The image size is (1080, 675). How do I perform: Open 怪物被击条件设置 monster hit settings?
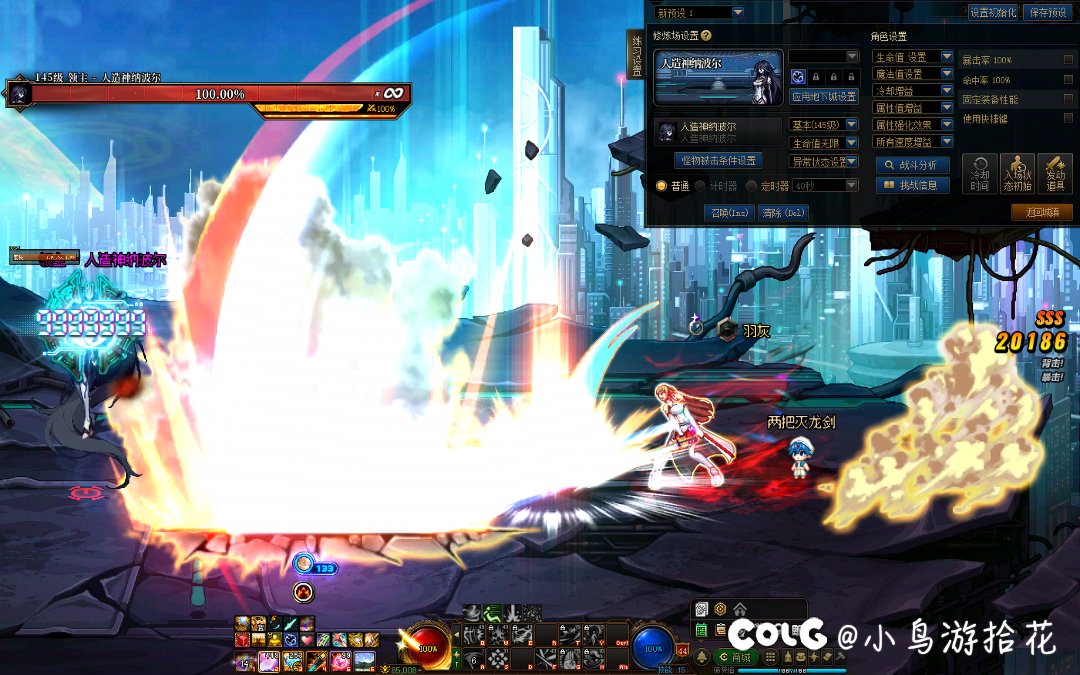point(719,160)
